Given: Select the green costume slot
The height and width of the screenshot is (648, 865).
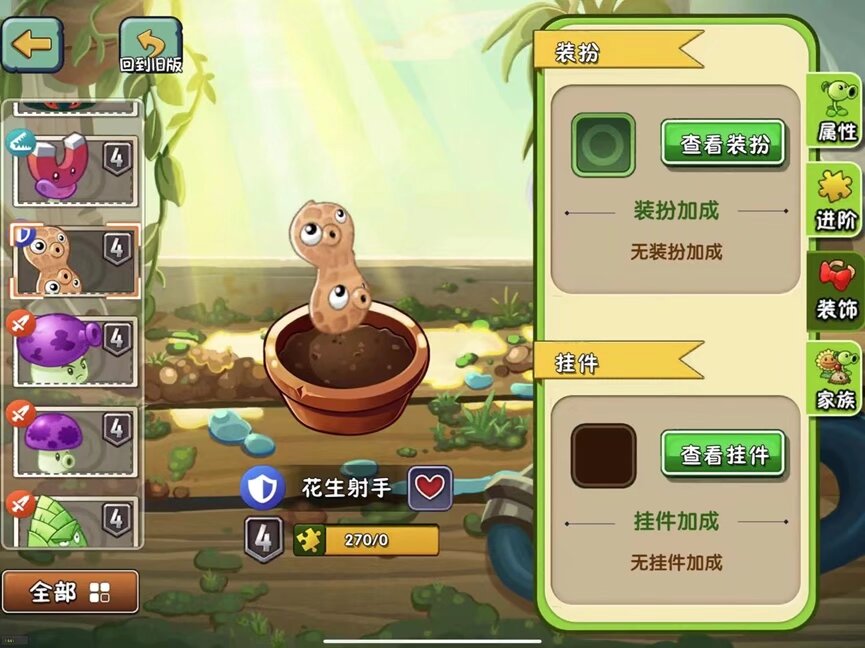Looking at the screenshot, I should (x=603, y=145).
